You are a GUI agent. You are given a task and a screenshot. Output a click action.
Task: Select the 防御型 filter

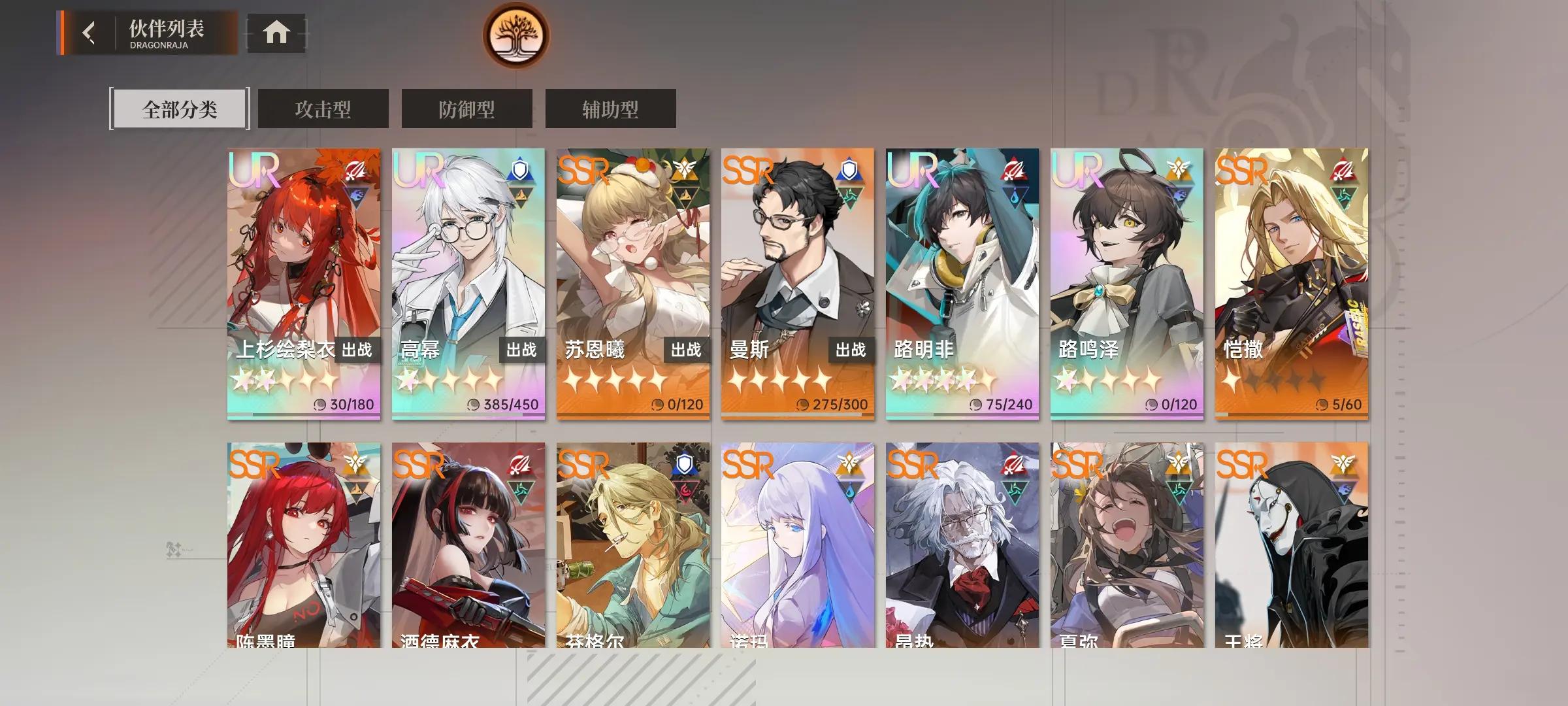pos(465,109)
